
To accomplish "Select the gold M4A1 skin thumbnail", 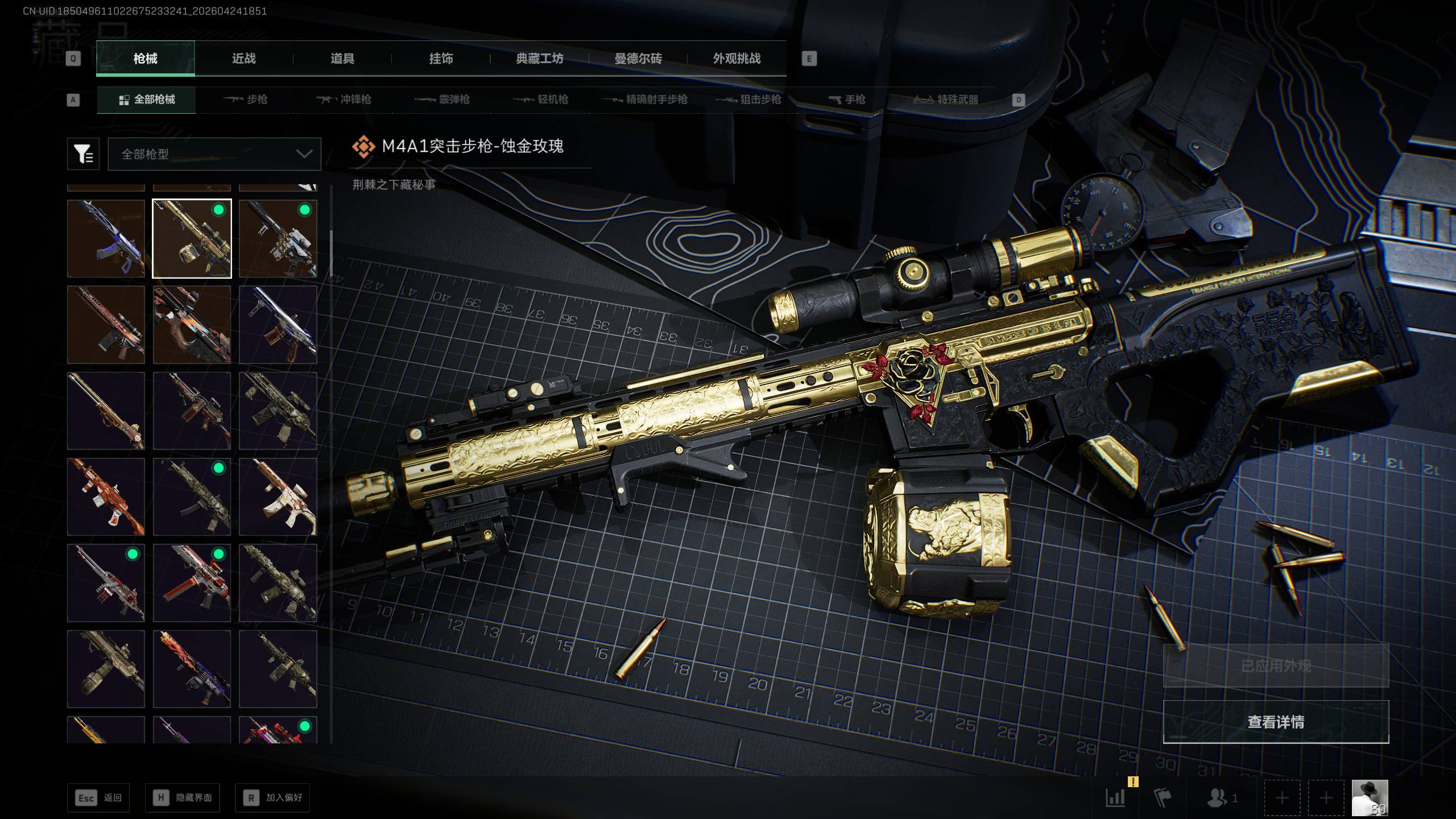I will [x=192, y=238].
